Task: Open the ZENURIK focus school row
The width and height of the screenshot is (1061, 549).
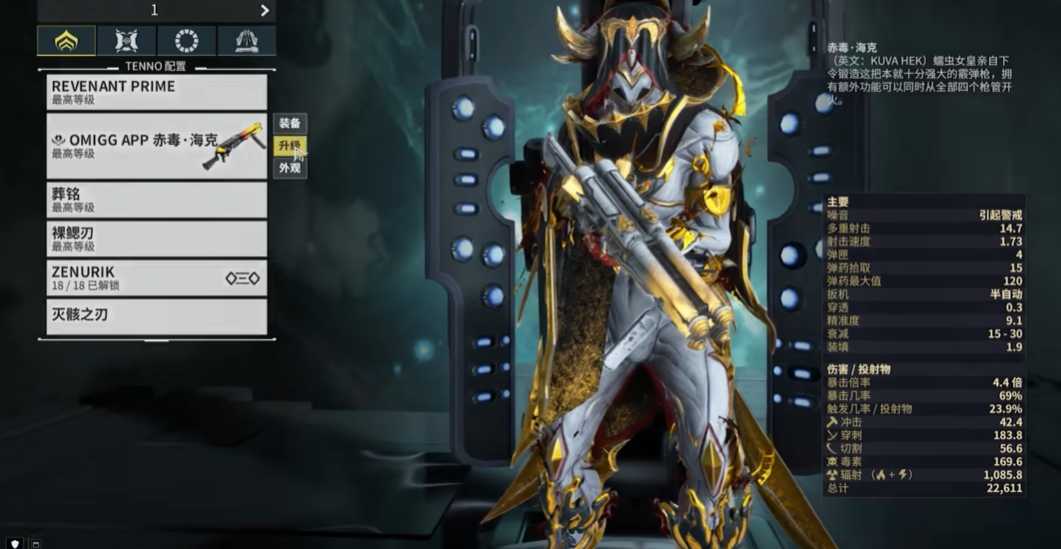Action: pyautogui.click(x=157, y=277)
